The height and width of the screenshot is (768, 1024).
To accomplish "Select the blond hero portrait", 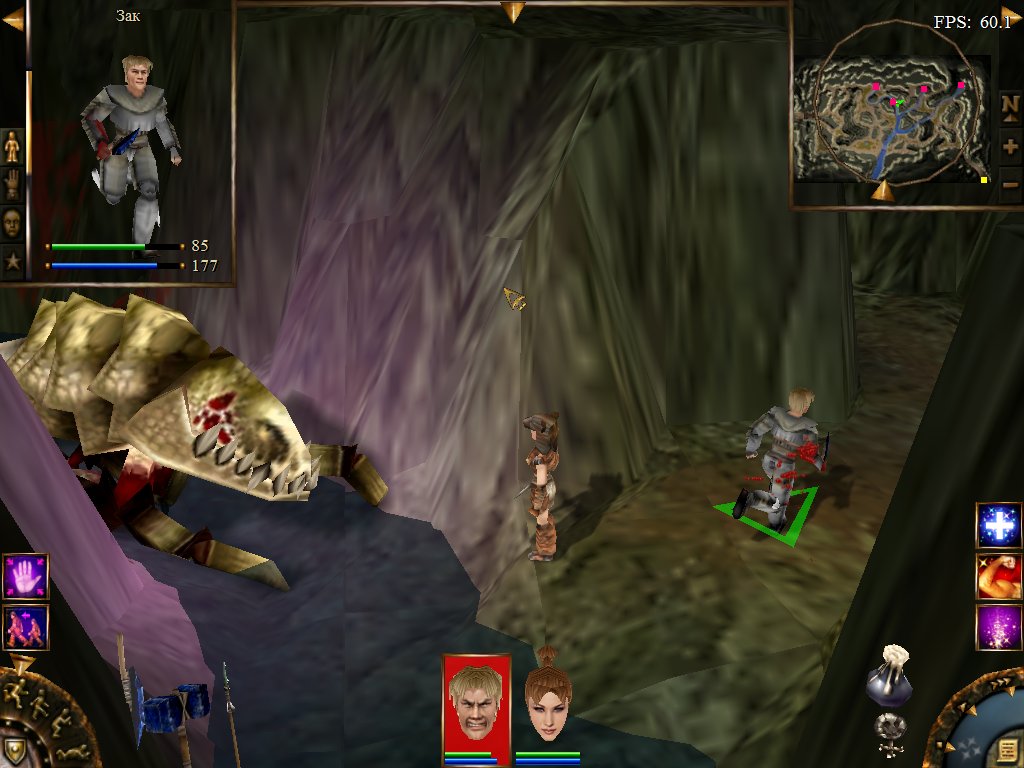I will tap(476, 701).
